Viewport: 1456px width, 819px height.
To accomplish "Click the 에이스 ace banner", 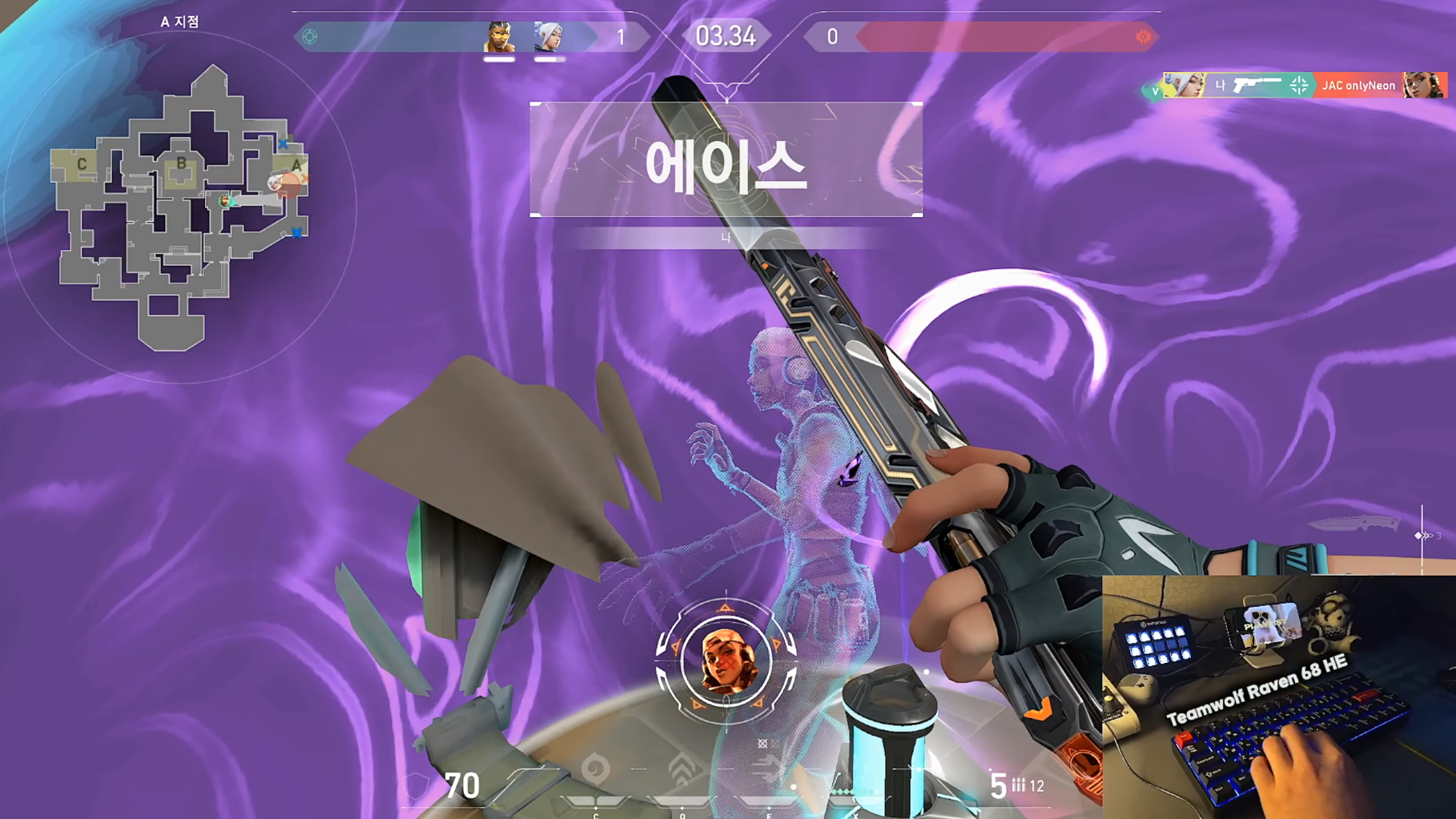I will click(x=726, y=160).
